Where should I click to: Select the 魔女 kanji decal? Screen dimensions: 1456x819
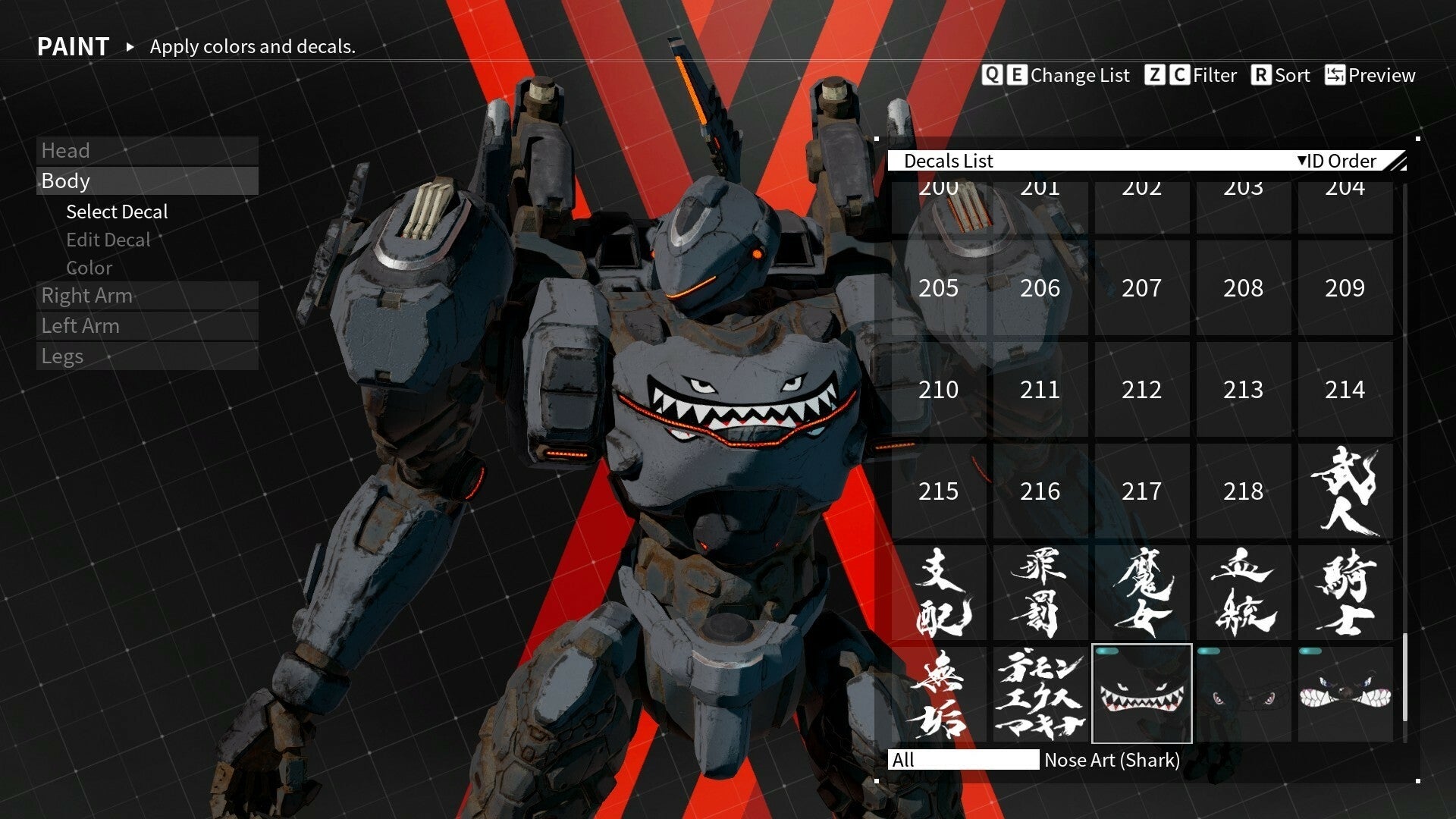(1142, 593)
